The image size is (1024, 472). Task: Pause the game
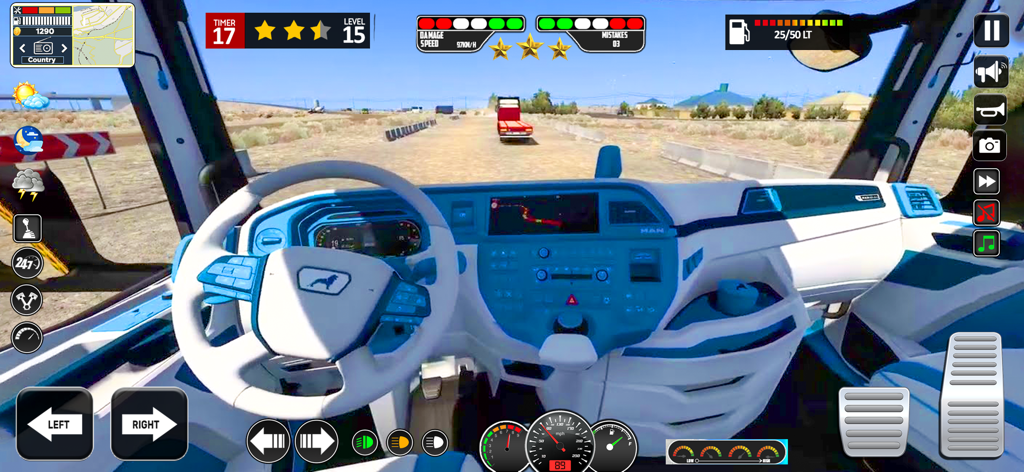[x=990, y=30]
